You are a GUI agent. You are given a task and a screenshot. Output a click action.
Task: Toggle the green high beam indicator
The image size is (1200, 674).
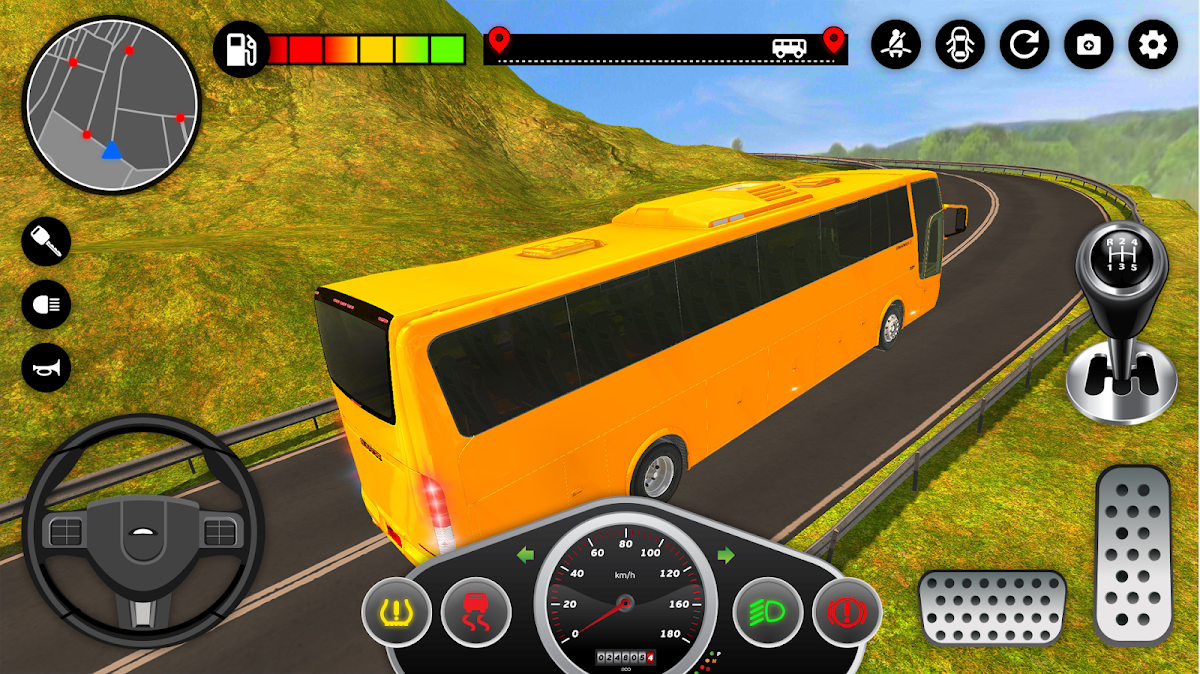(x=768, y=610)
